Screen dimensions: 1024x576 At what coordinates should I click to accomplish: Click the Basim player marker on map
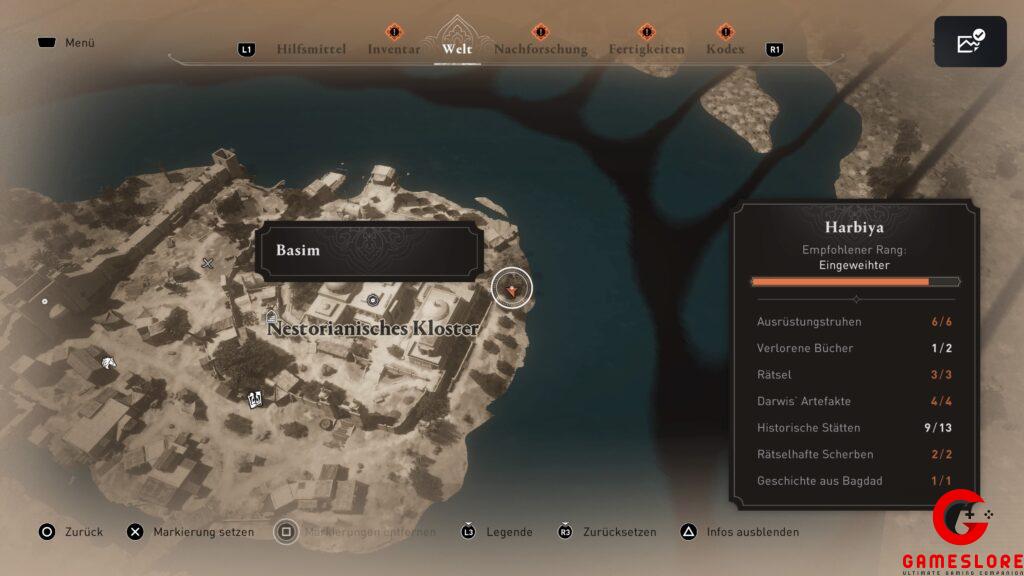point(512,288)
